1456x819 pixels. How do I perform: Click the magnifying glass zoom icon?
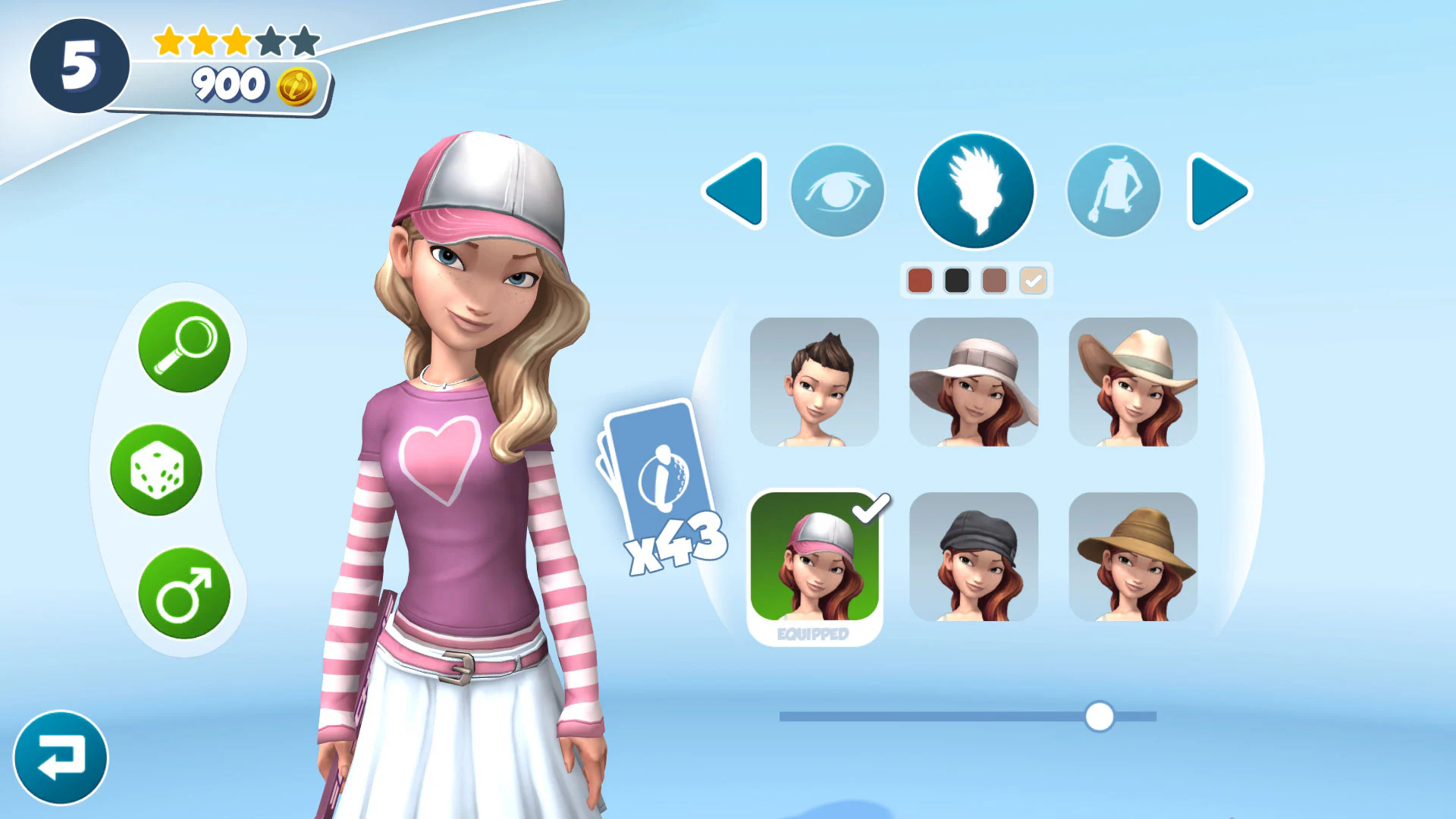point(184,348)
